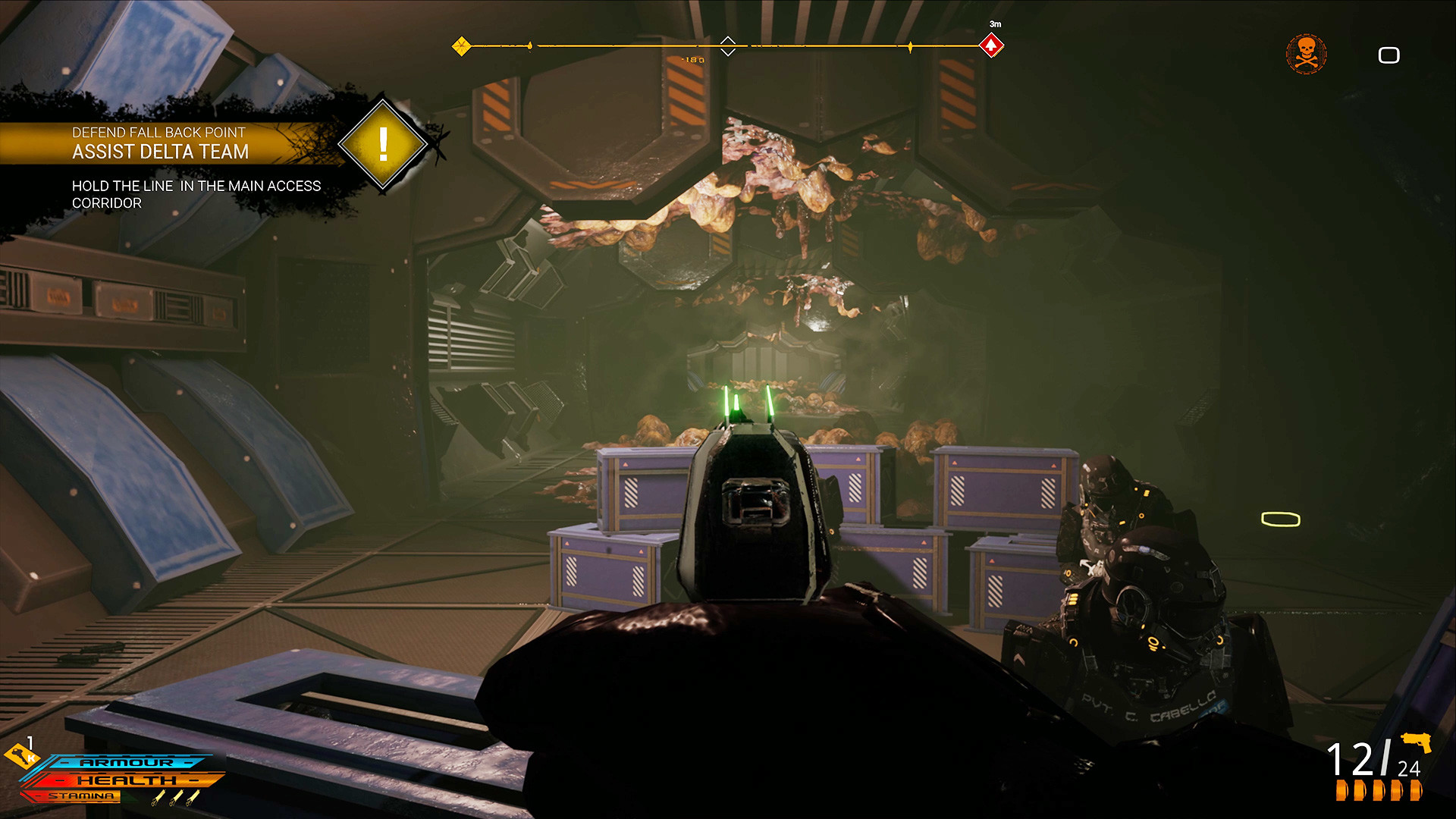Click the yellow diamond marker on the compass

click(x=461, y=46)
